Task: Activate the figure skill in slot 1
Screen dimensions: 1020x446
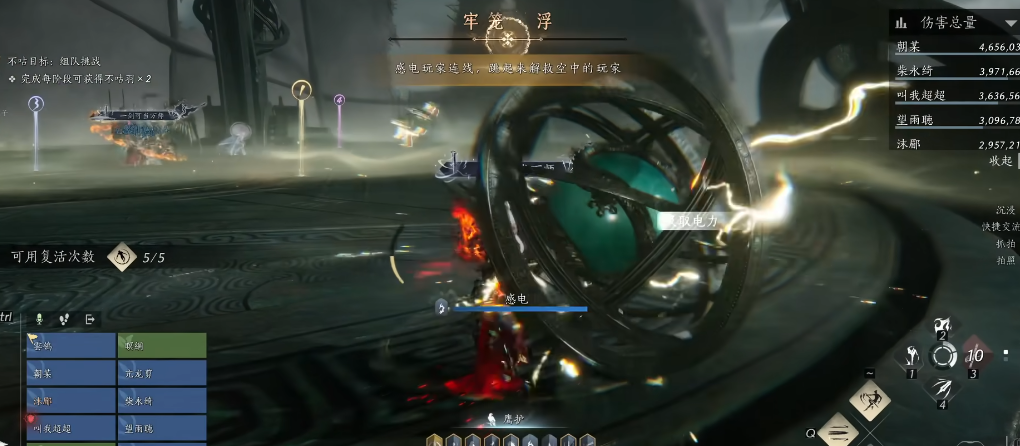Action: (x=912, y=356)
